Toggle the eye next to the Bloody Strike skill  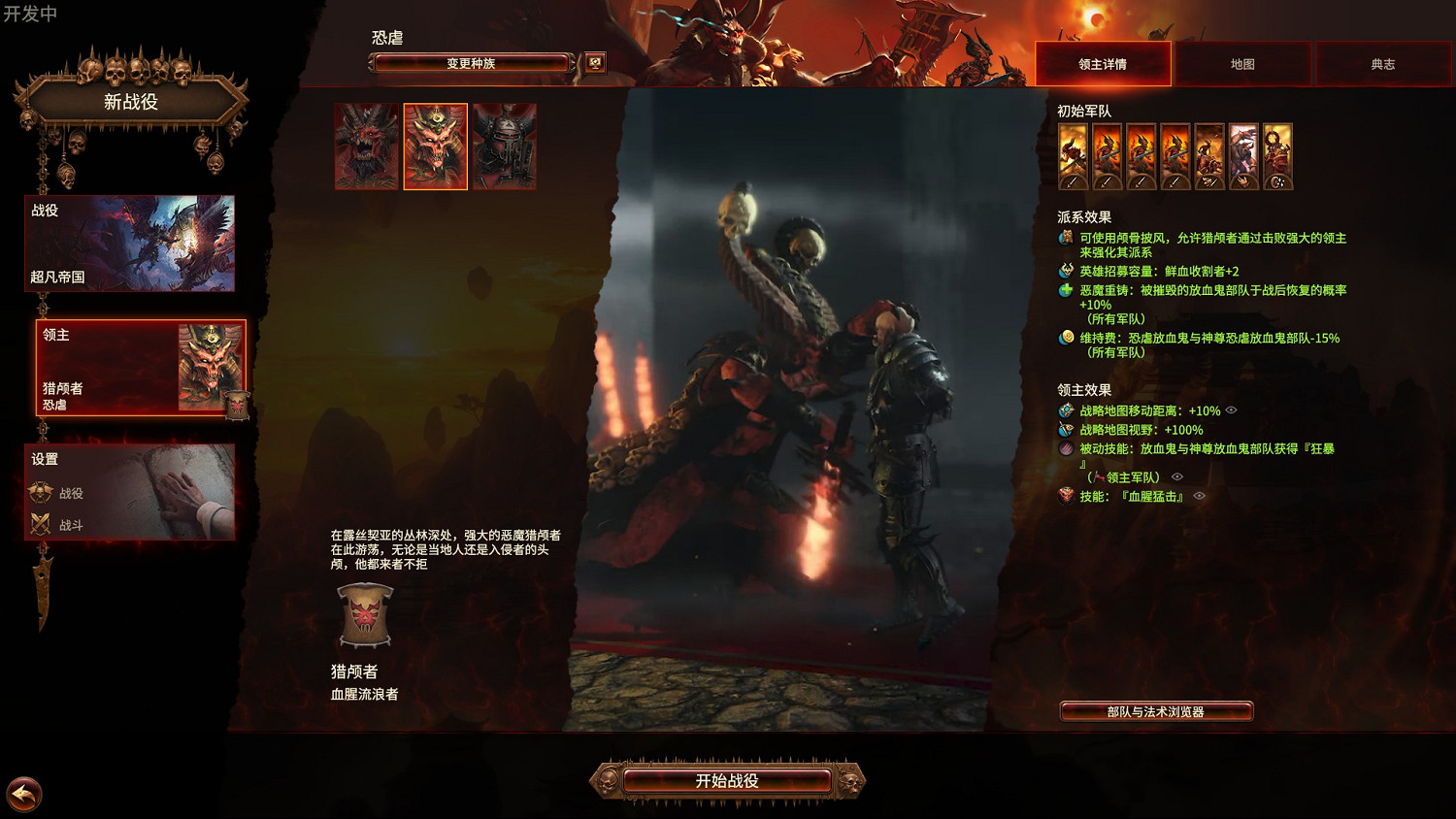tap(1199, 497)
